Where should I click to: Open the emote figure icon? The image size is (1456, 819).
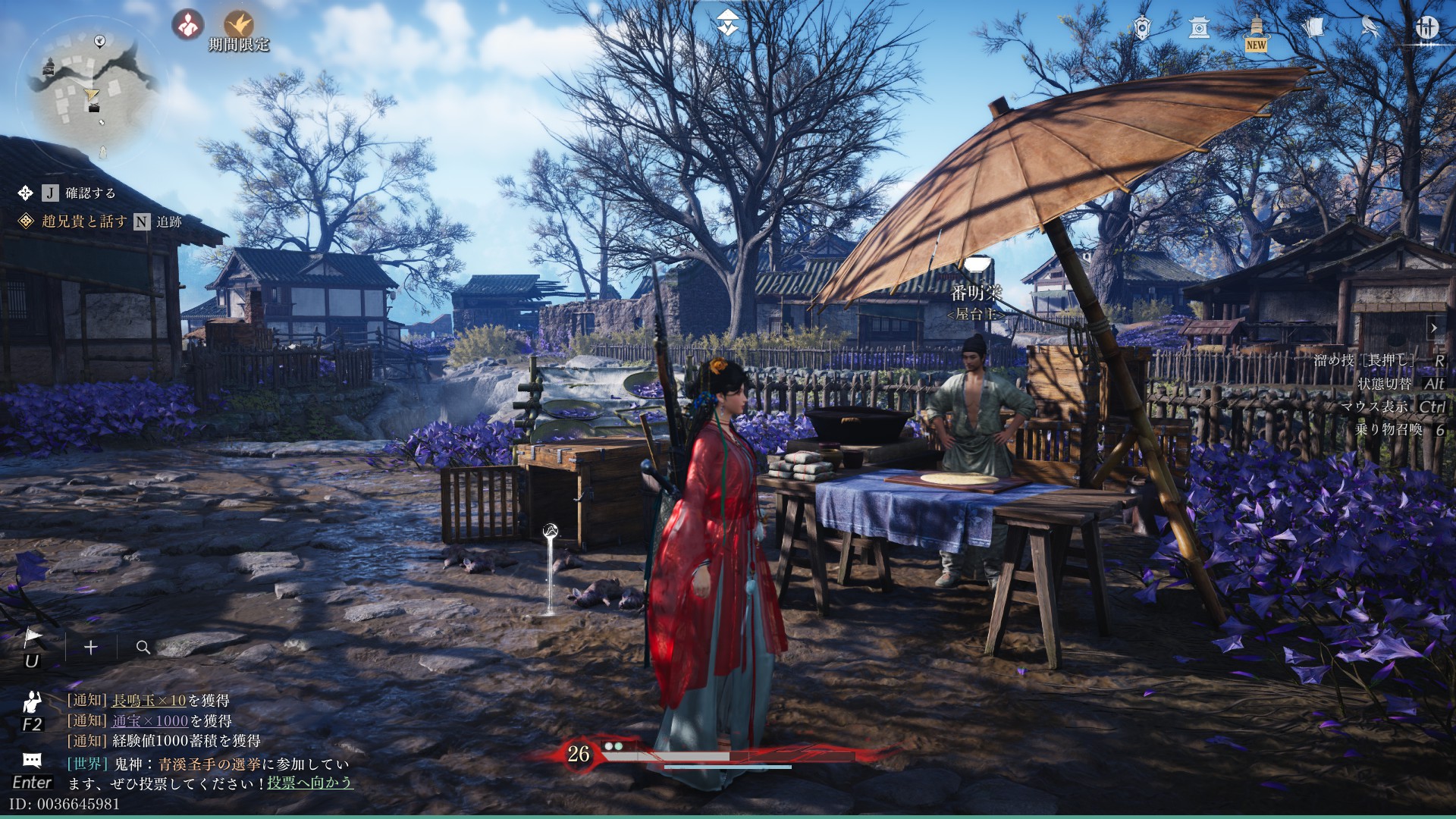[32, 701]
